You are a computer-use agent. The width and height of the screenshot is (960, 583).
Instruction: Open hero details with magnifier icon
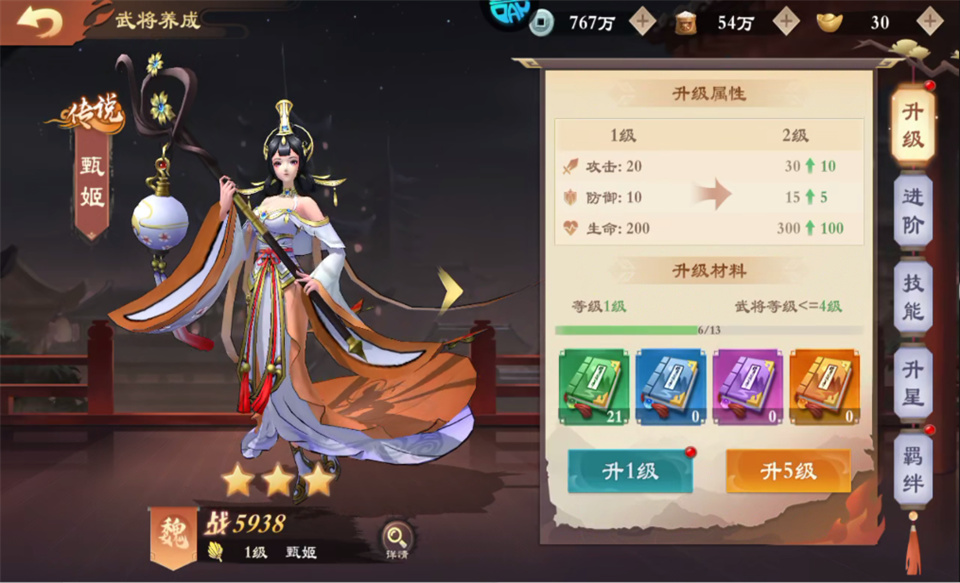point(396,538)
